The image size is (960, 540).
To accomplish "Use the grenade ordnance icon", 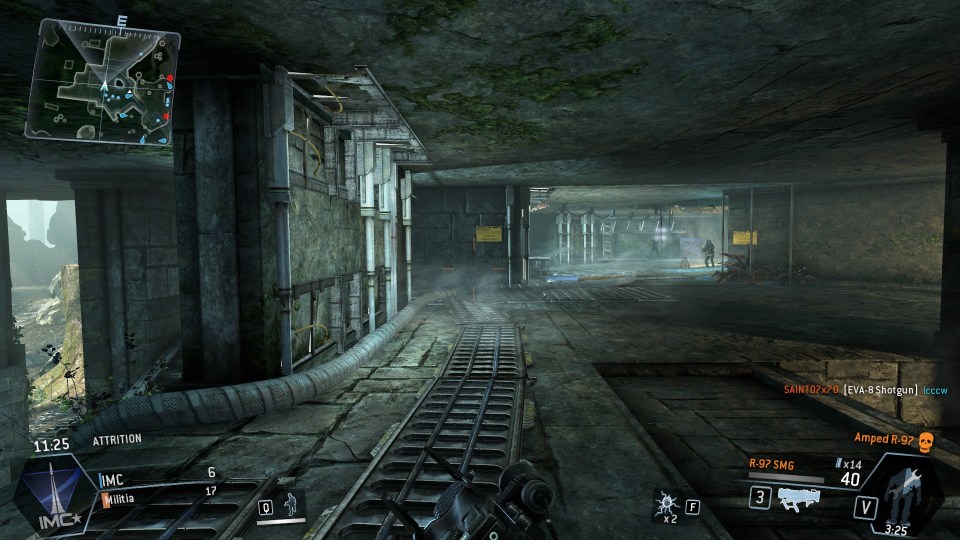I will click(664, 504).
